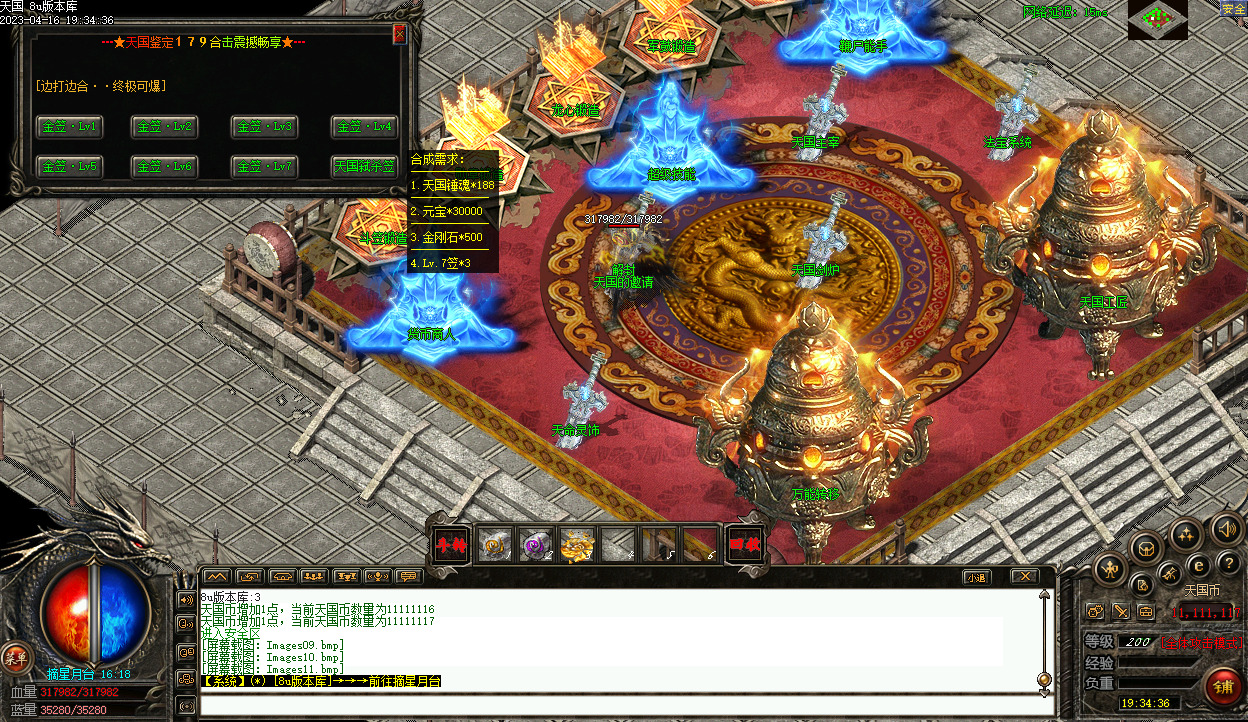Viewport: 1248px width, 722px height.
Task: Open the minimap in the top corner
Action: click(x=1157, y=19)
